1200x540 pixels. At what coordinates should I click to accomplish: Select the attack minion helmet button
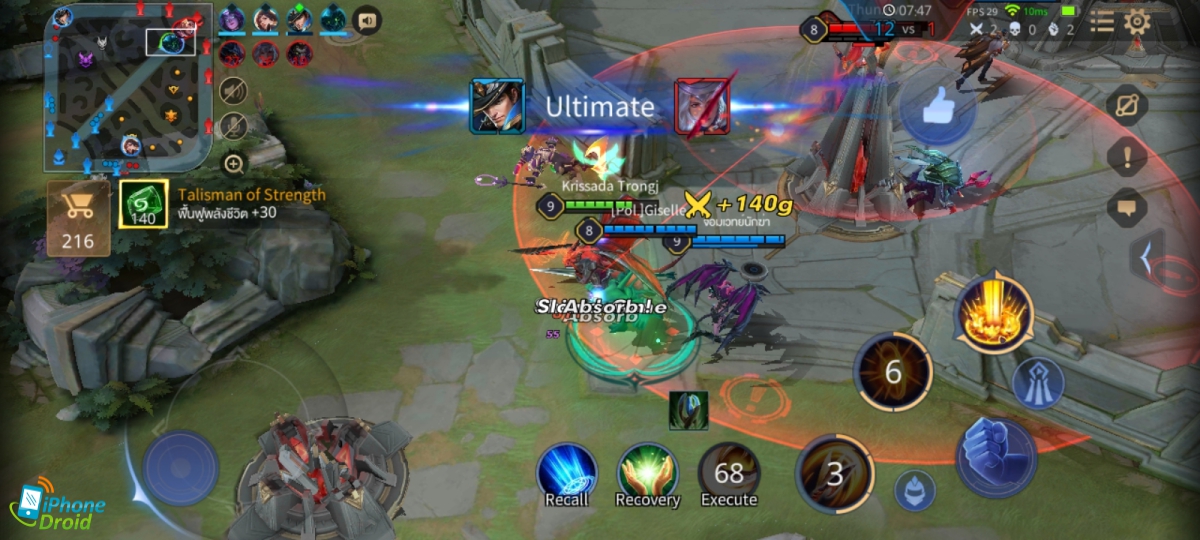(914, 490)
